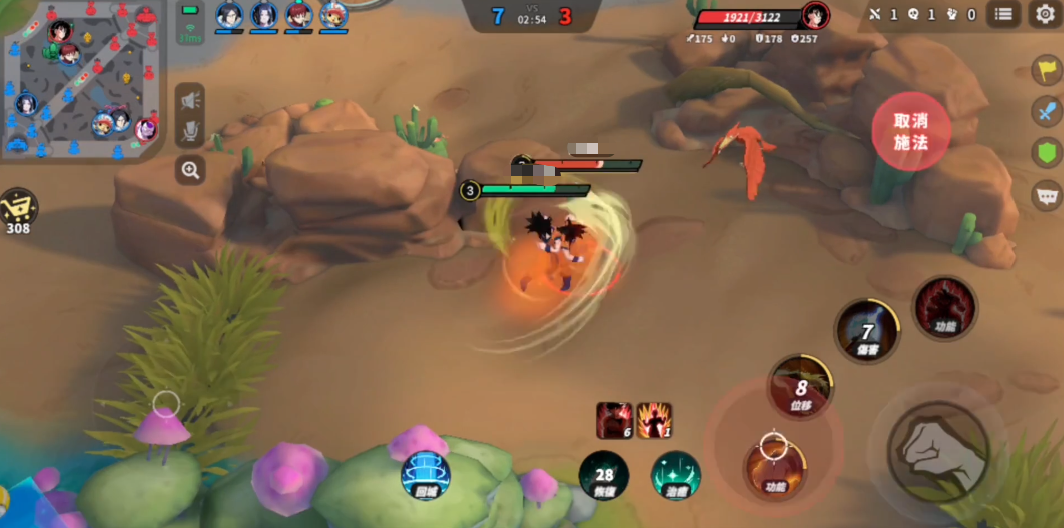
Task: Click the battlefield minimap
Action: click(x=80, y=80)
